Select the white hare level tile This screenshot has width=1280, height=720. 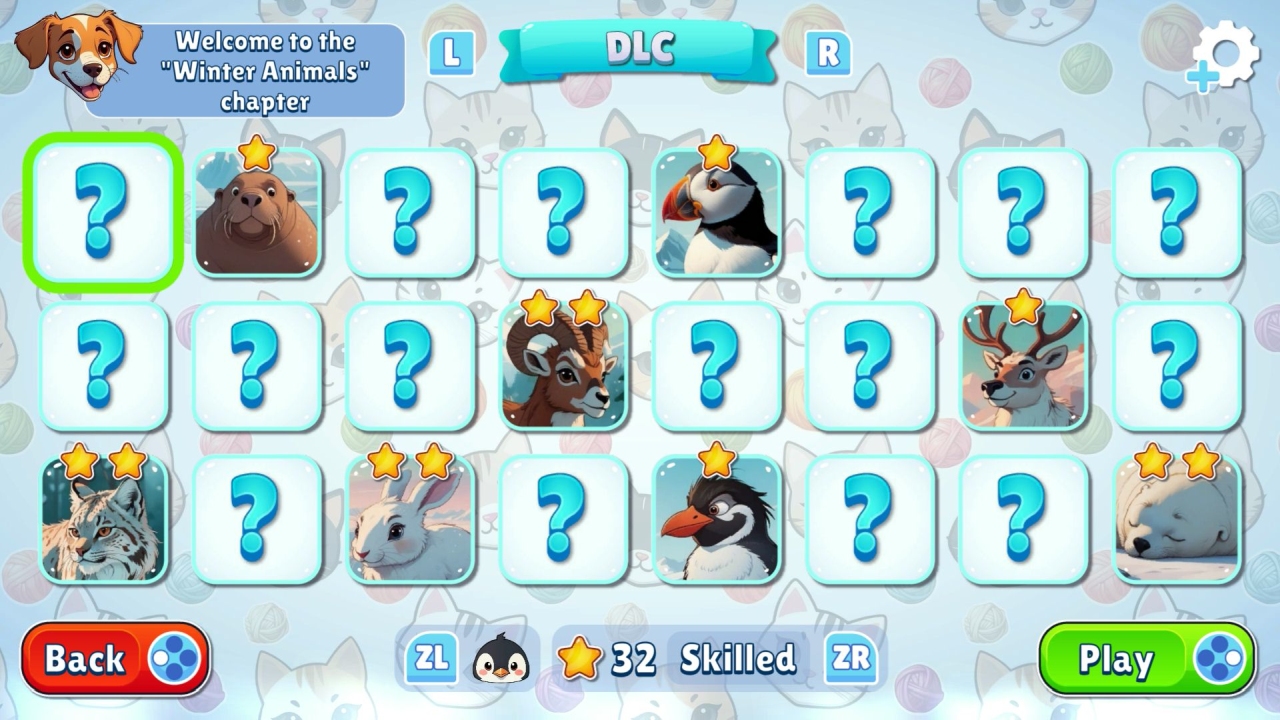409,521
